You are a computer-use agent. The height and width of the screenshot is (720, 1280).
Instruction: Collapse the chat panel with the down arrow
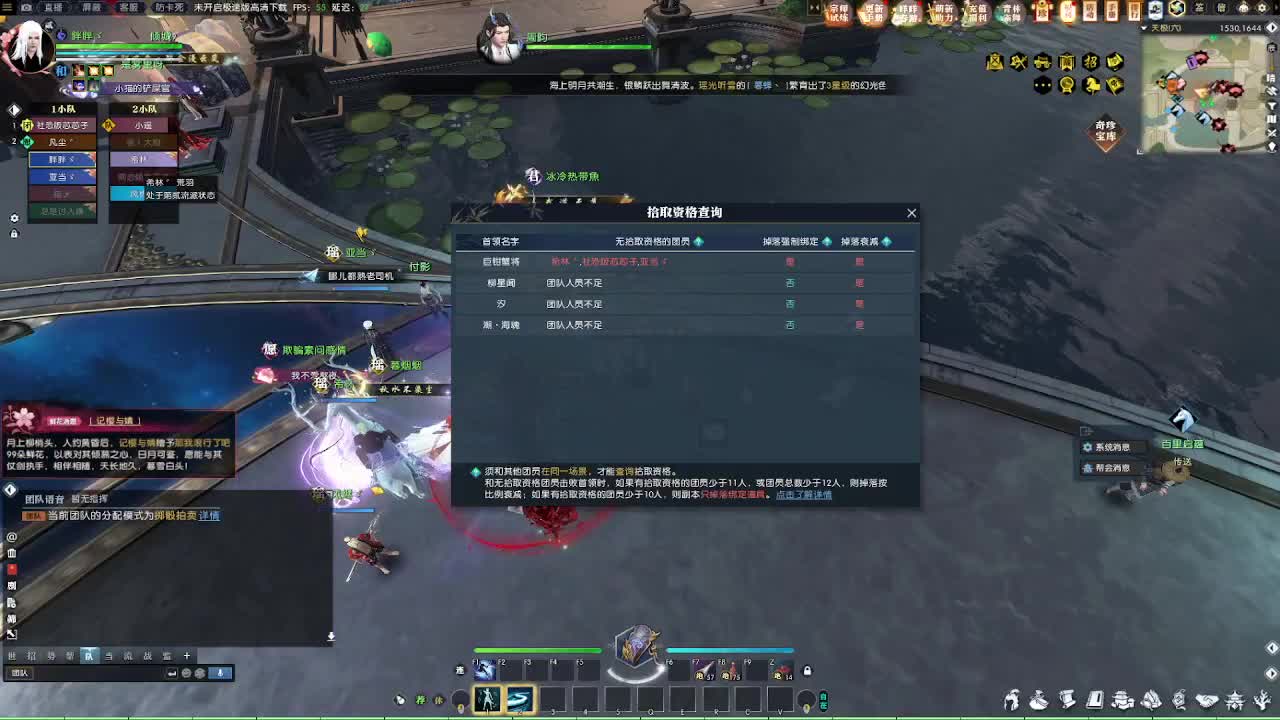pyautogui.click(x=330, y=634)
